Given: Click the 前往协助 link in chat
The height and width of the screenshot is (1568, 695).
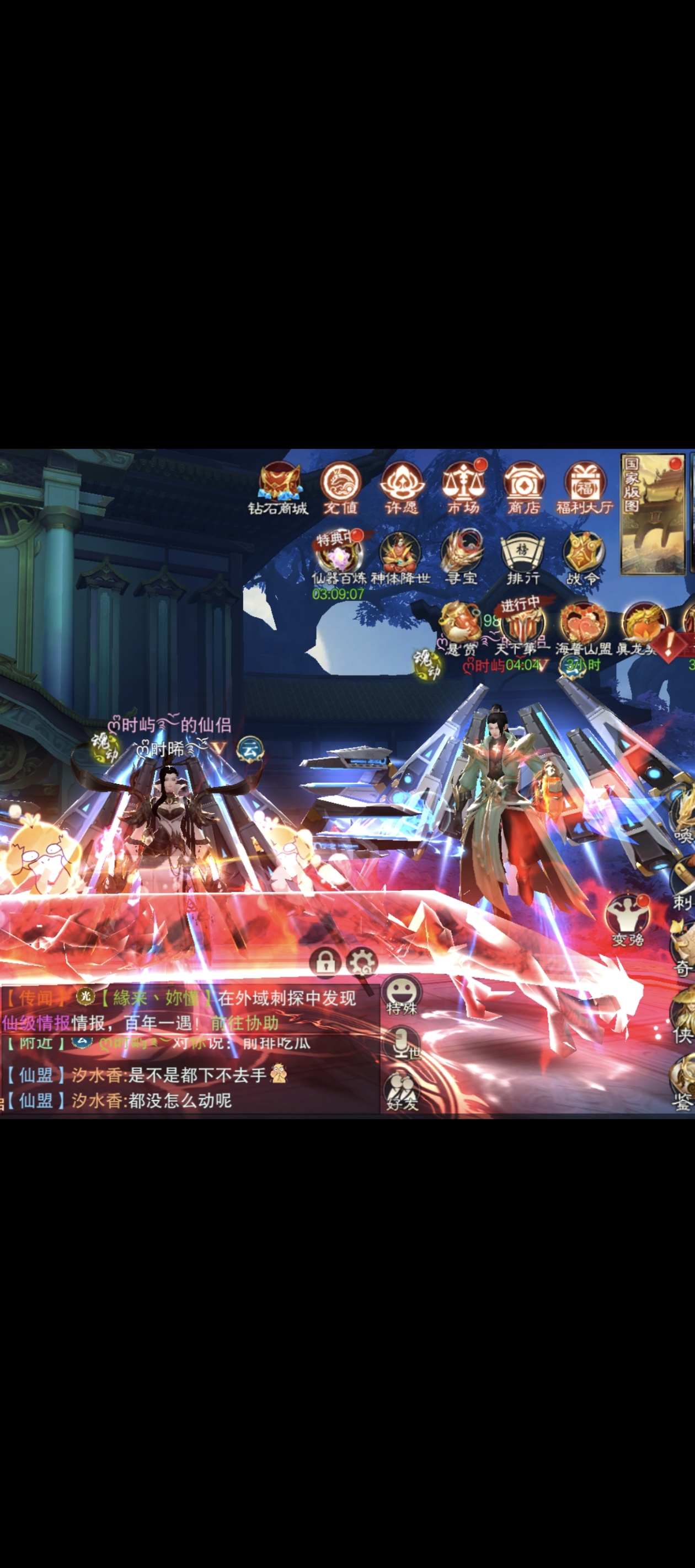Looking at the screenshot, I should 244,1023.
